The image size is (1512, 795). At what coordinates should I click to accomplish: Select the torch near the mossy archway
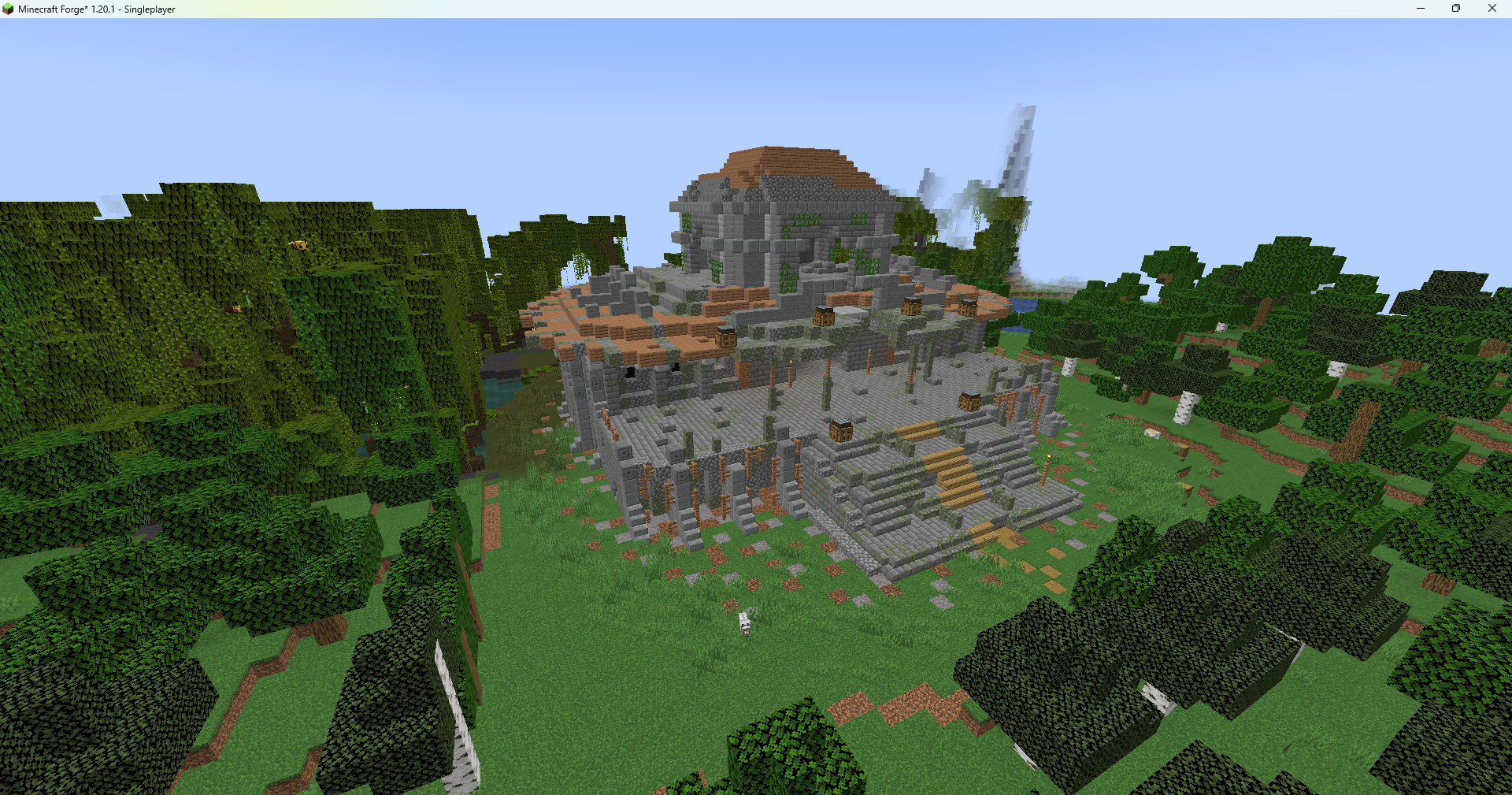pos(870,354)
